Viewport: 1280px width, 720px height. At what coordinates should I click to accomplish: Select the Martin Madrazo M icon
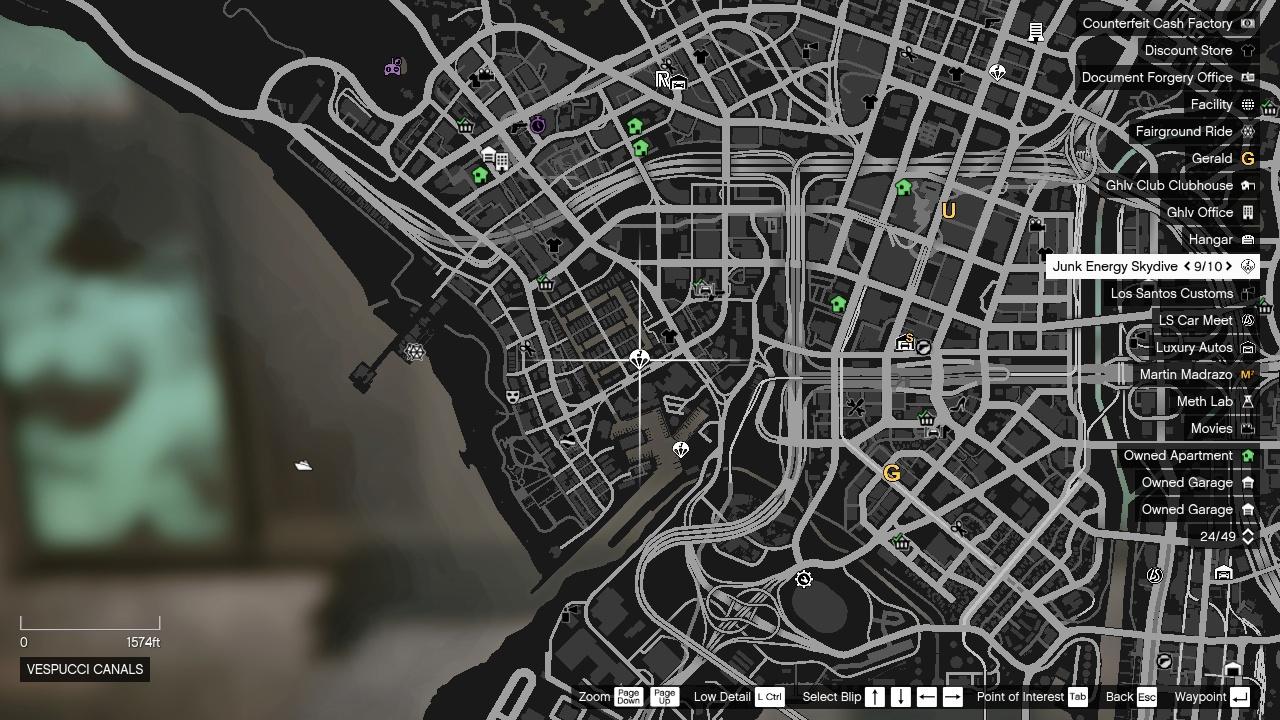tap(1246, 374)
